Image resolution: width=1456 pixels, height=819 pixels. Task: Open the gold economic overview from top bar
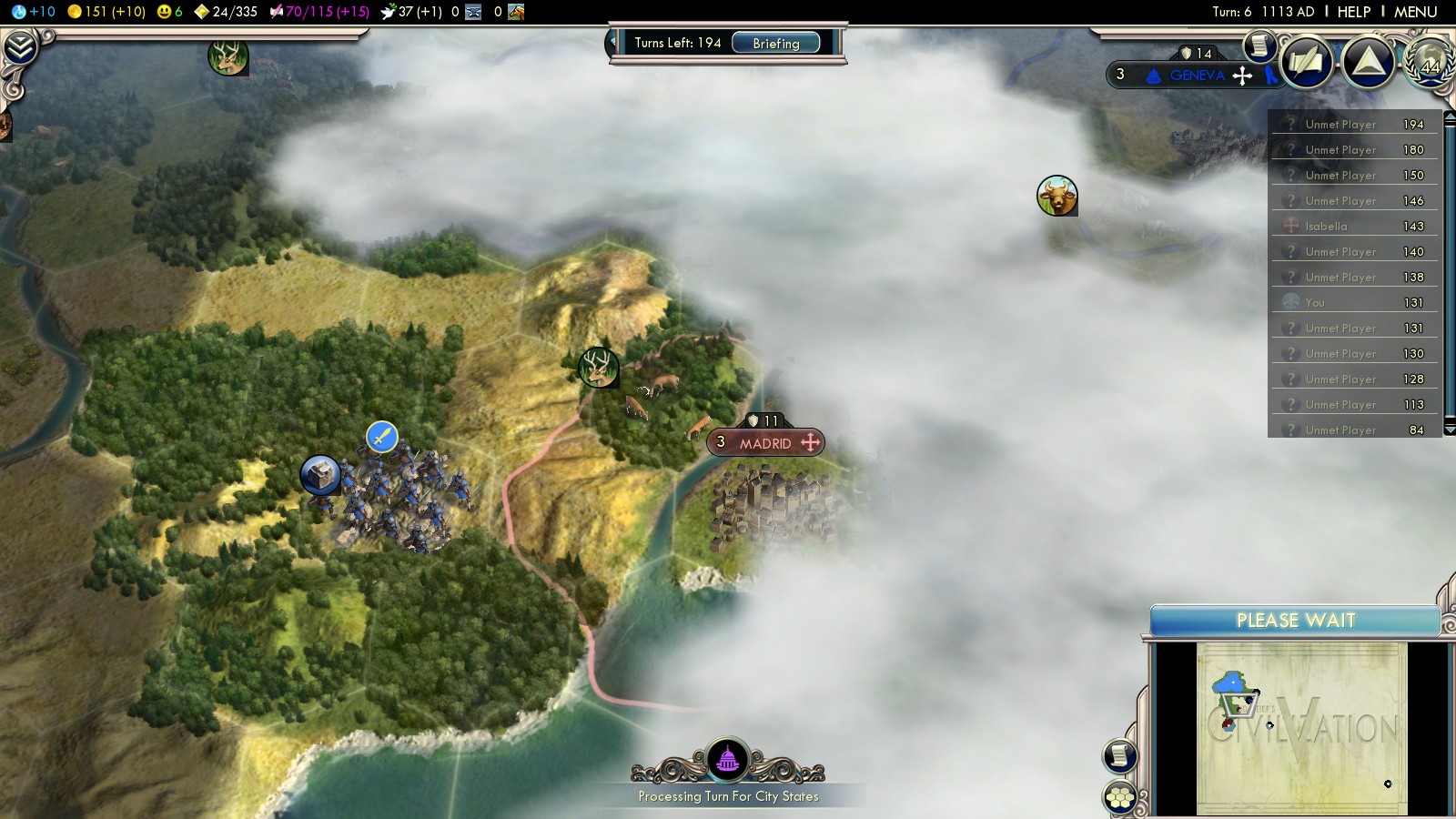point(106,12)
